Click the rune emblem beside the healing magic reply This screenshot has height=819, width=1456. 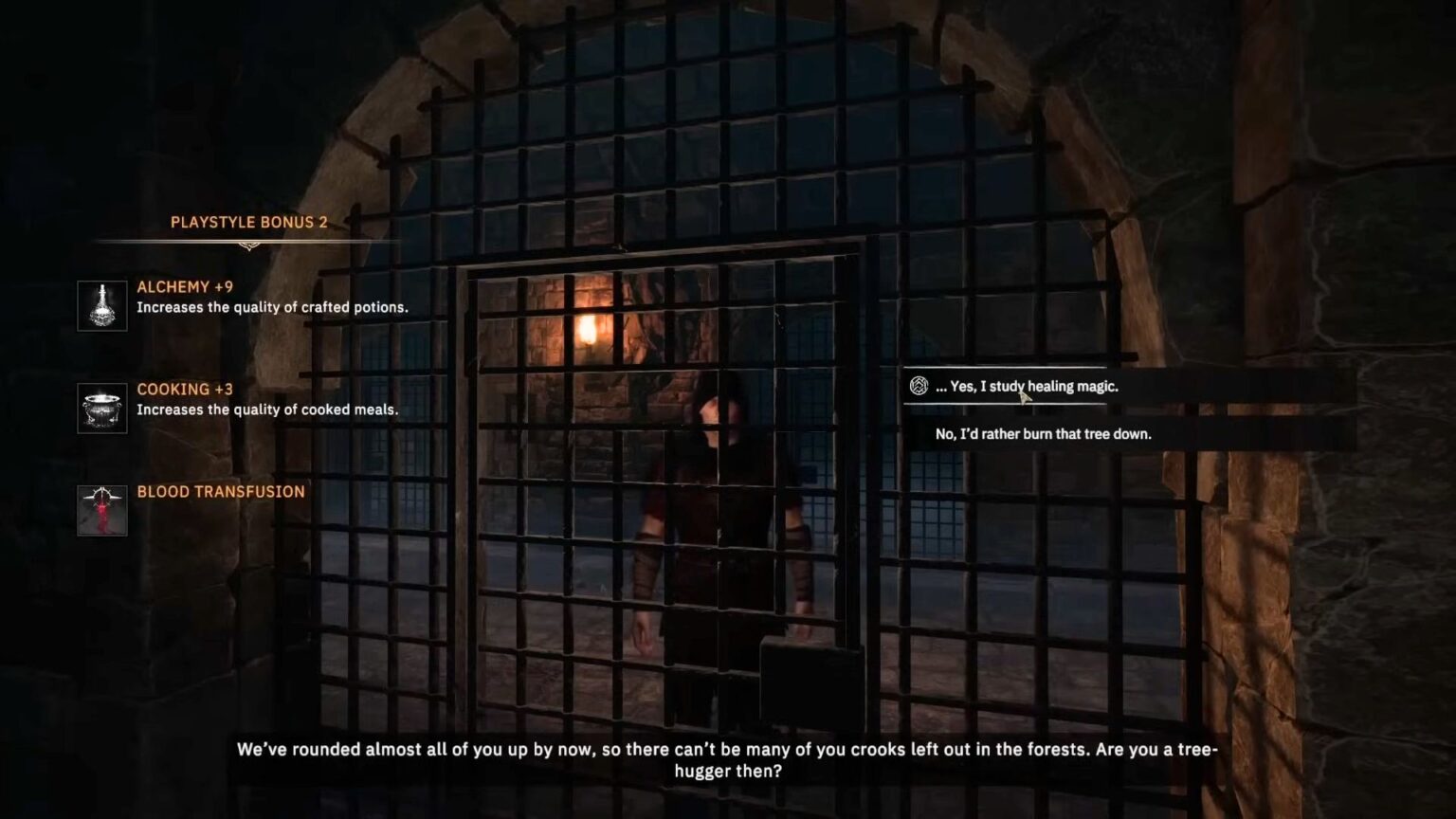click(x=918, y=386)
